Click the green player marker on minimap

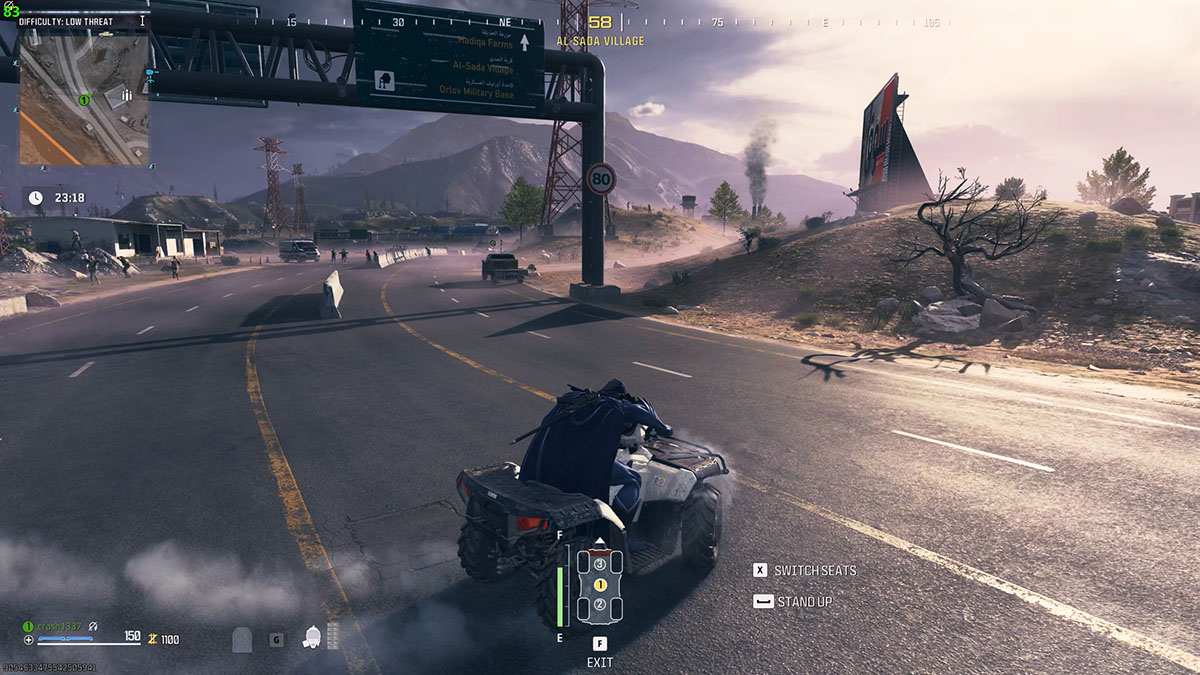point(85,99)
